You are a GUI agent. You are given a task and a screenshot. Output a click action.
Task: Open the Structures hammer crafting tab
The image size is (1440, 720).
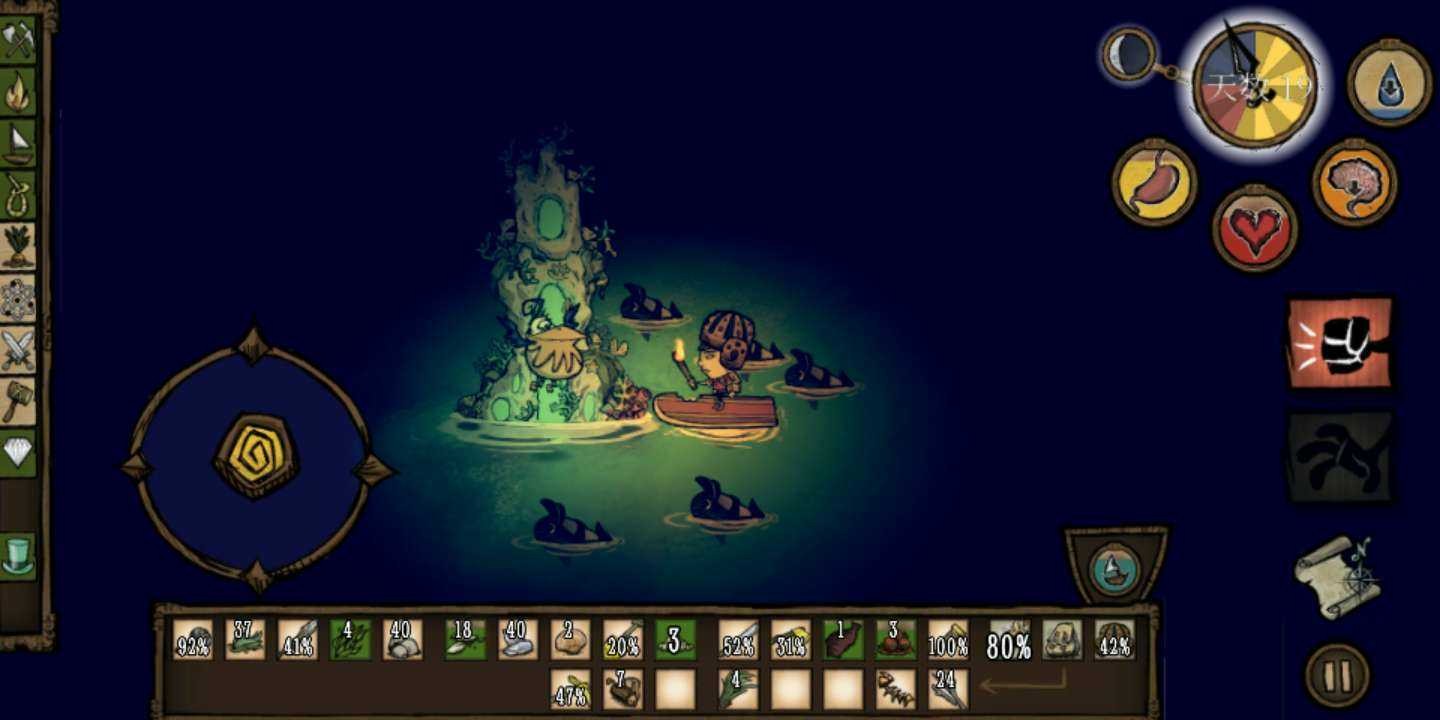click(18, 400)
